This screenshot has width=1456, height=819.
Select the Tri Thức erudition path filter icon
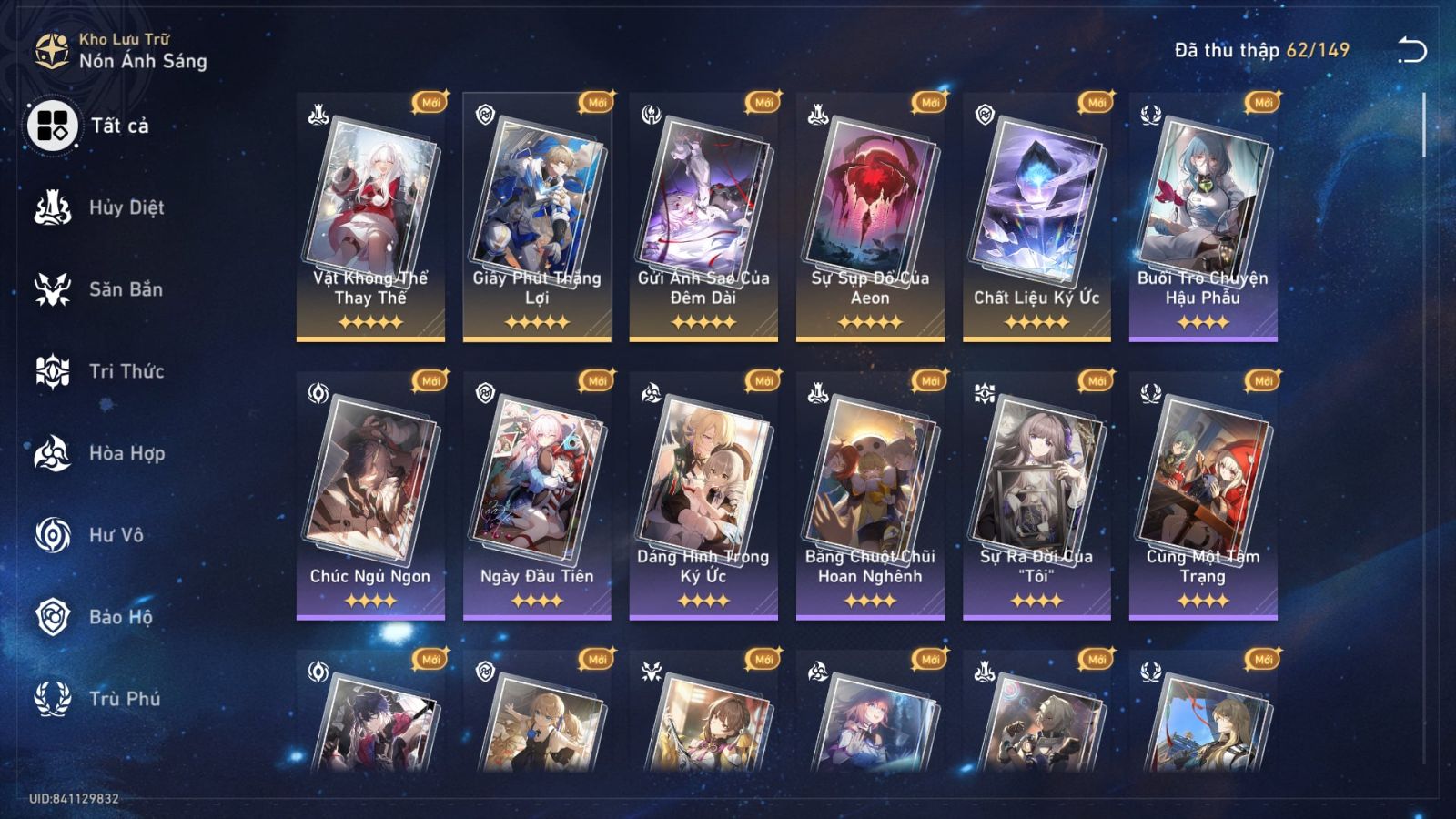coord(53,371)
